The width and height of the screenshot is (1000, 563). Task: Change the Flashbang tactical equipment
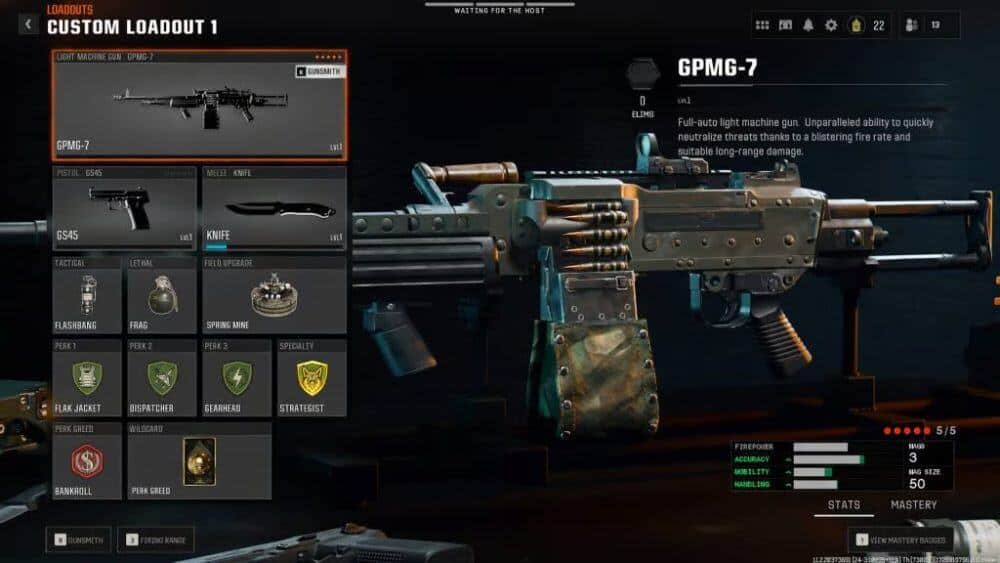(88, 296)
